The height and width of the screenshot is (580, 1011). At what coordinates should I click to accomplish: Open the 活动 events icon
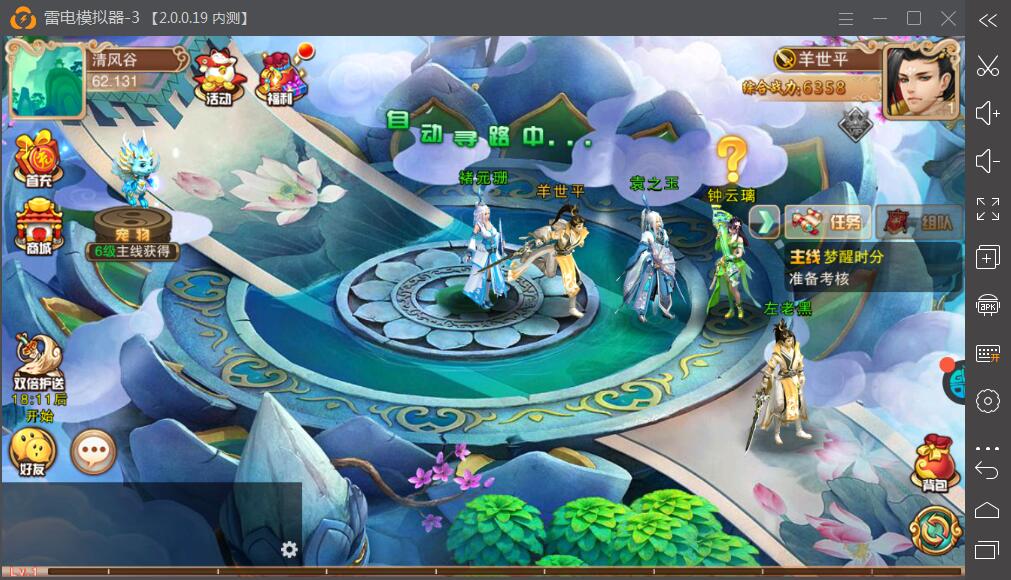[x=217, y=77]
